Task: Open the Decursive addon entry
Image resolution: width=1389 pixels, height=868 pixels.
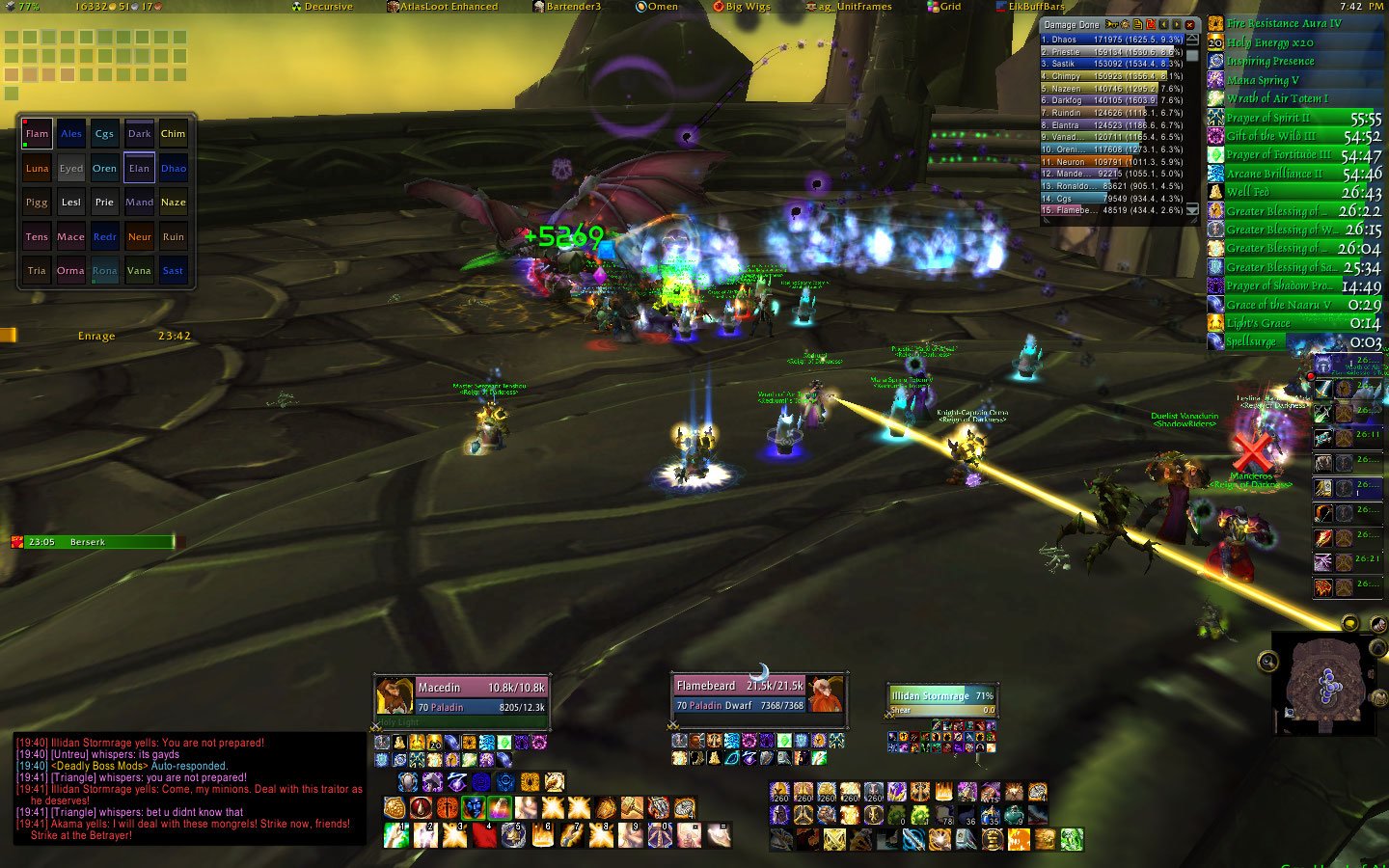Action: pyautogui.click(x=322, y=7)
